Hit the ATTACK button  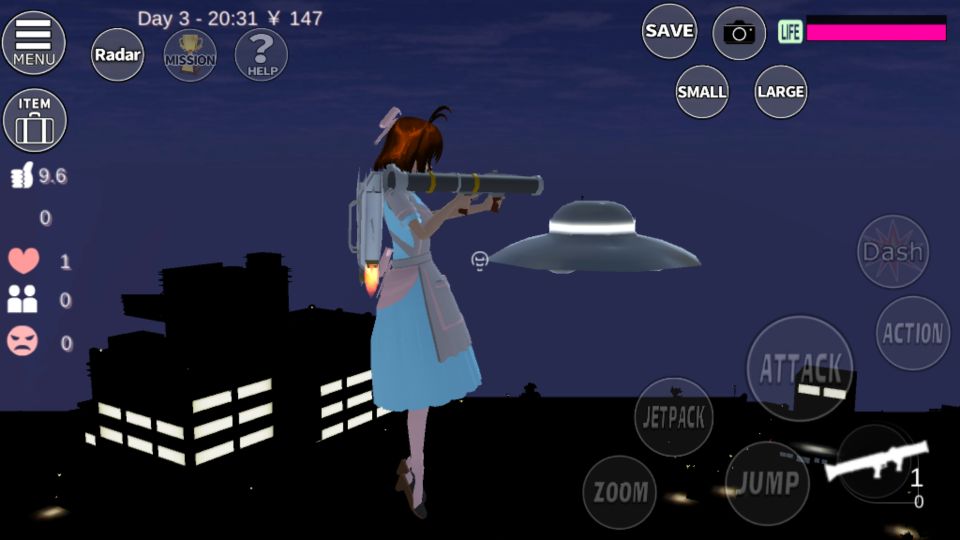(800, 368)
